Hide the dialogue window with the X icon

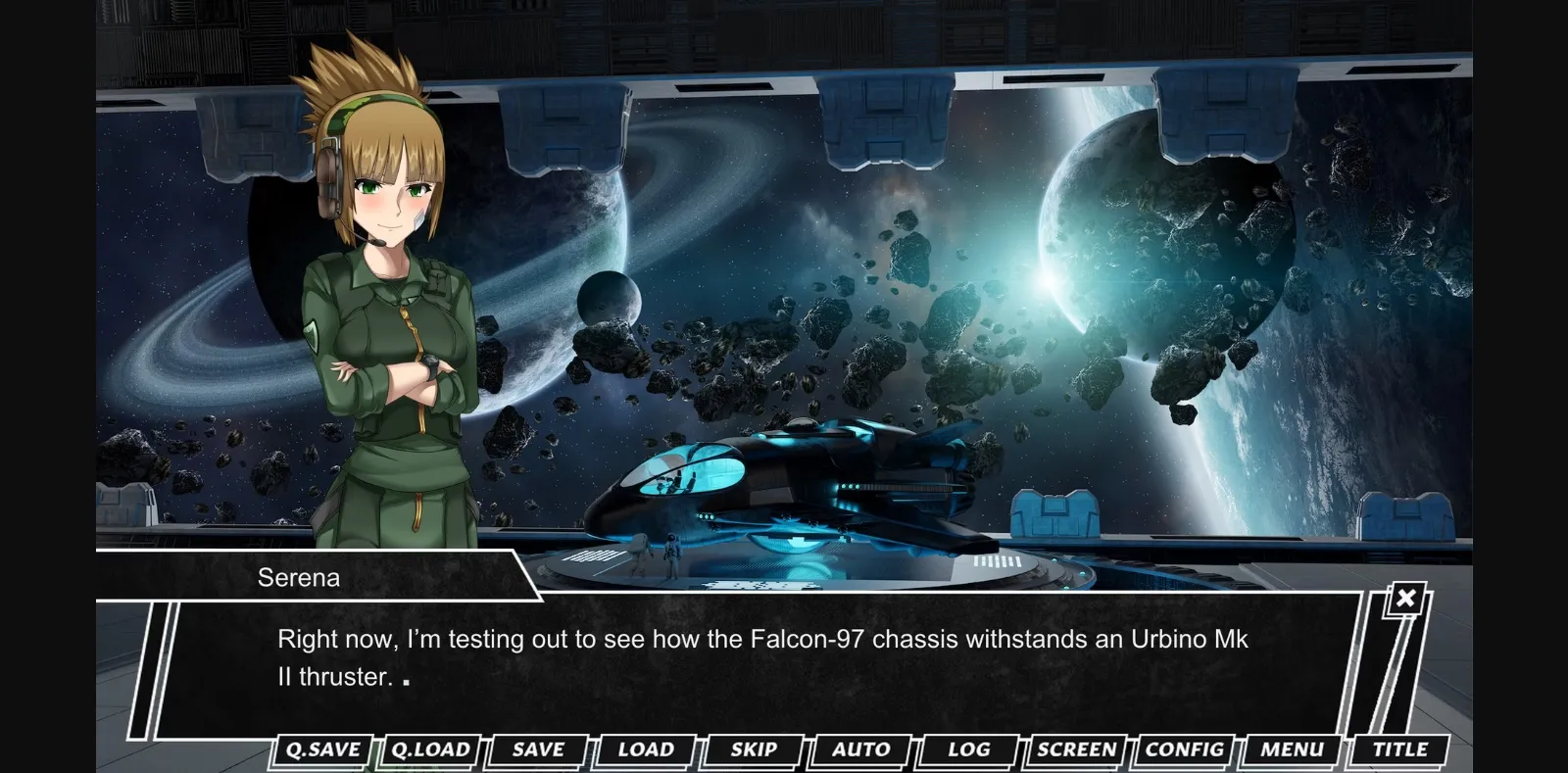(1405, 599)
